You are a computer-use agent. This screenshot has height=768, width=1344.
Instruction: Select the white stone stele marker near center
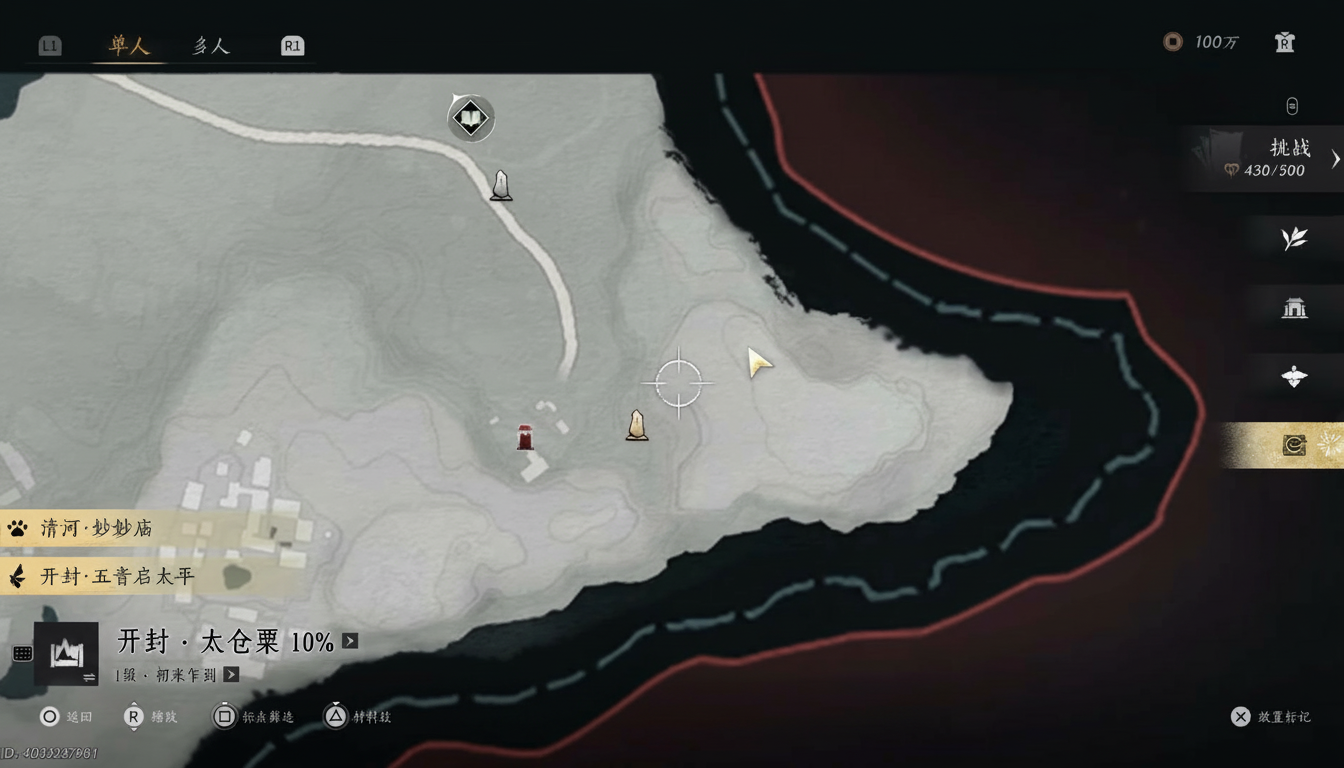point(636,425)
